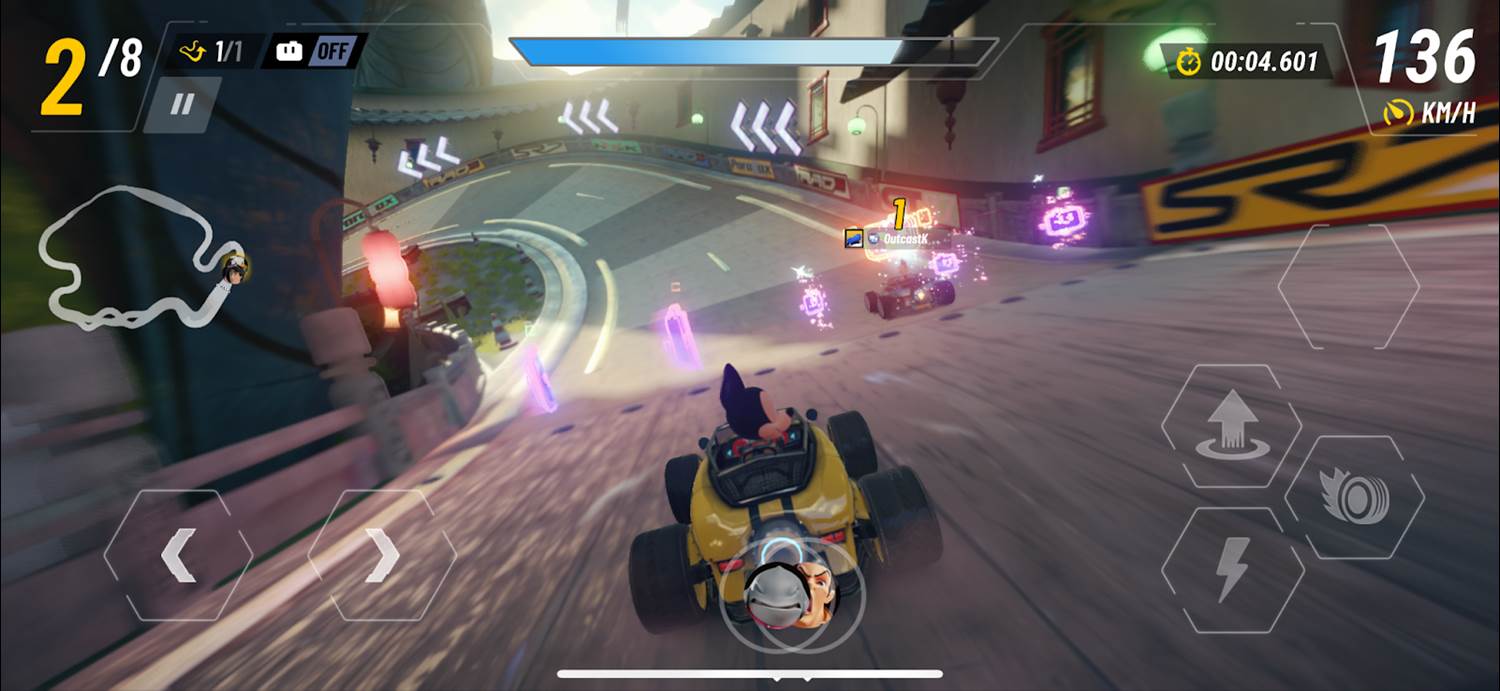Viewport: 1500px width, 691px height.
Task: Tap the tire drift button
Action: point(1353,497)
